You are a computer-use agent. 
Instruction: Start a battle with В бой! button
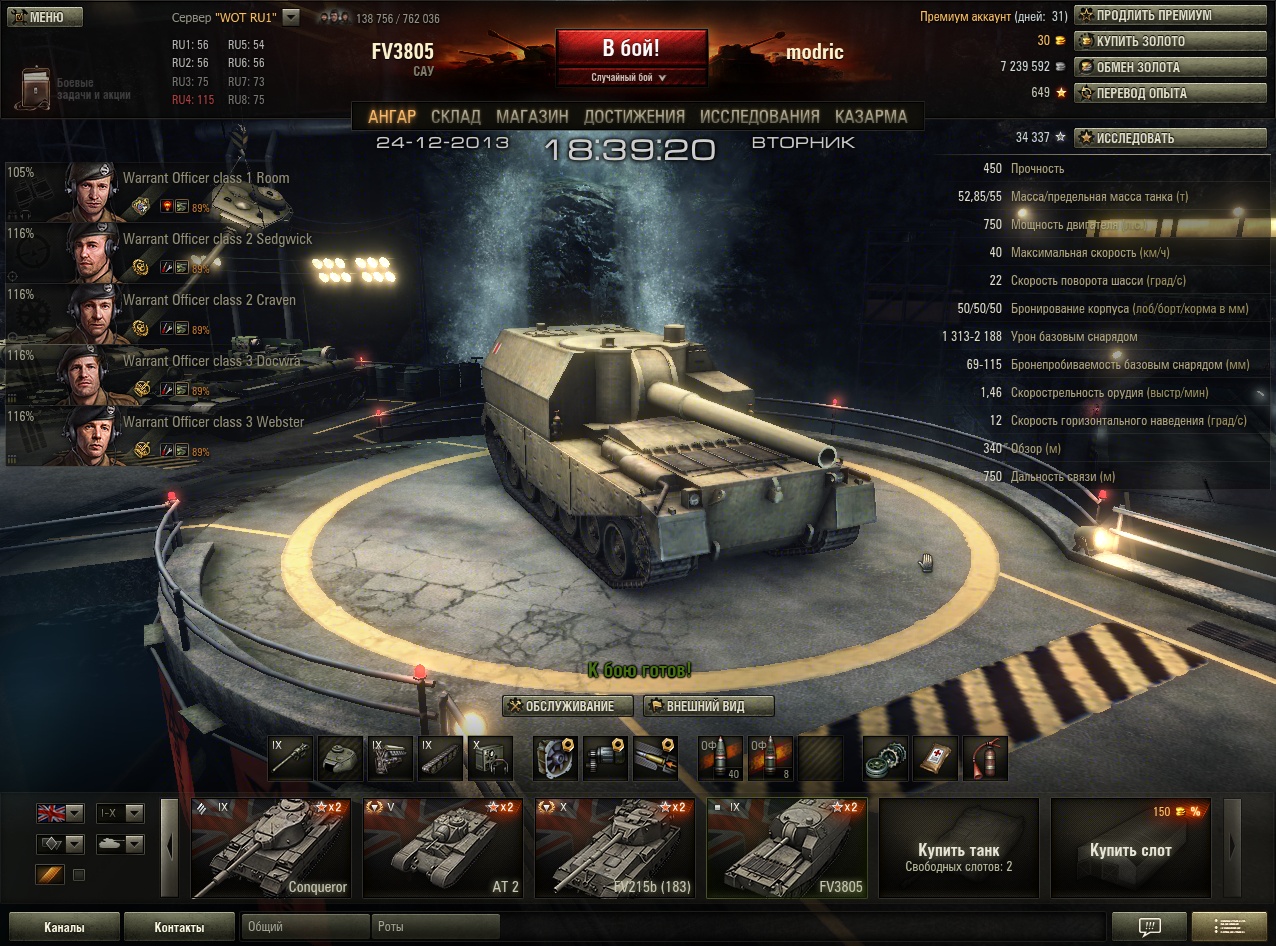tap(631, 49)
